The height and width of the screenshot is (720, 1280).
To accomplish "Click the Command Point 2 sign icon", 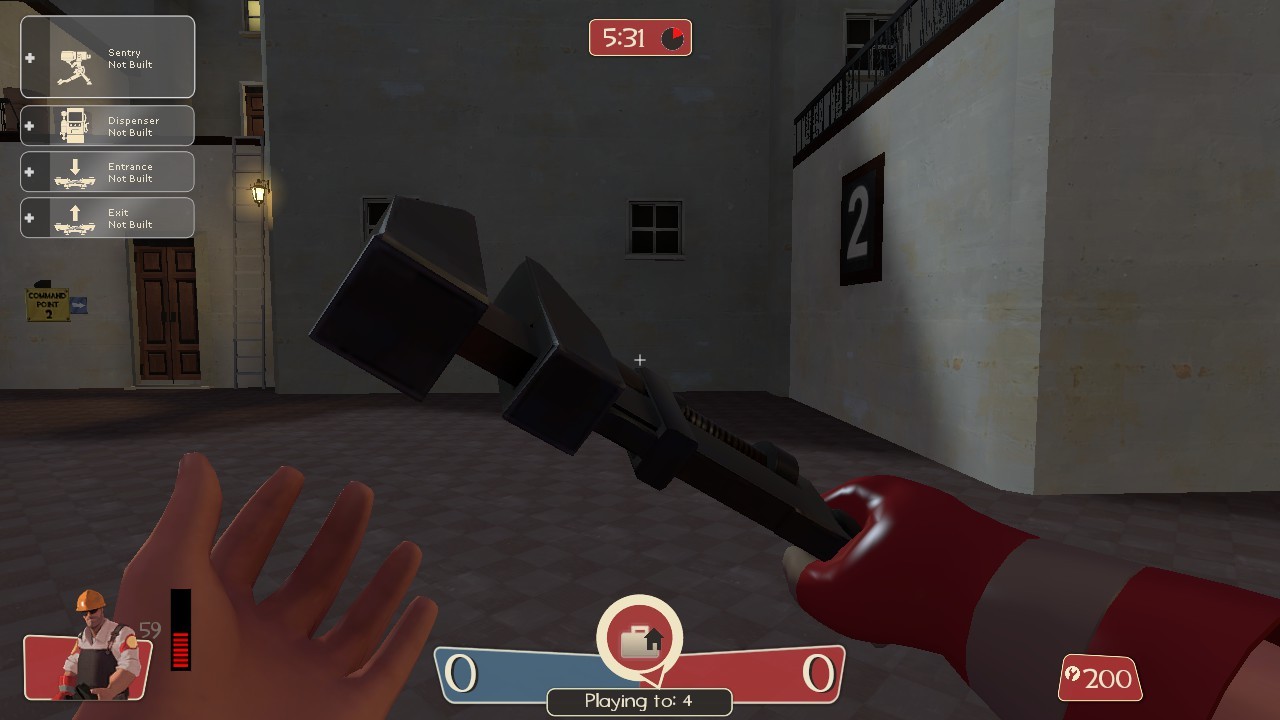I will [46, 302].
